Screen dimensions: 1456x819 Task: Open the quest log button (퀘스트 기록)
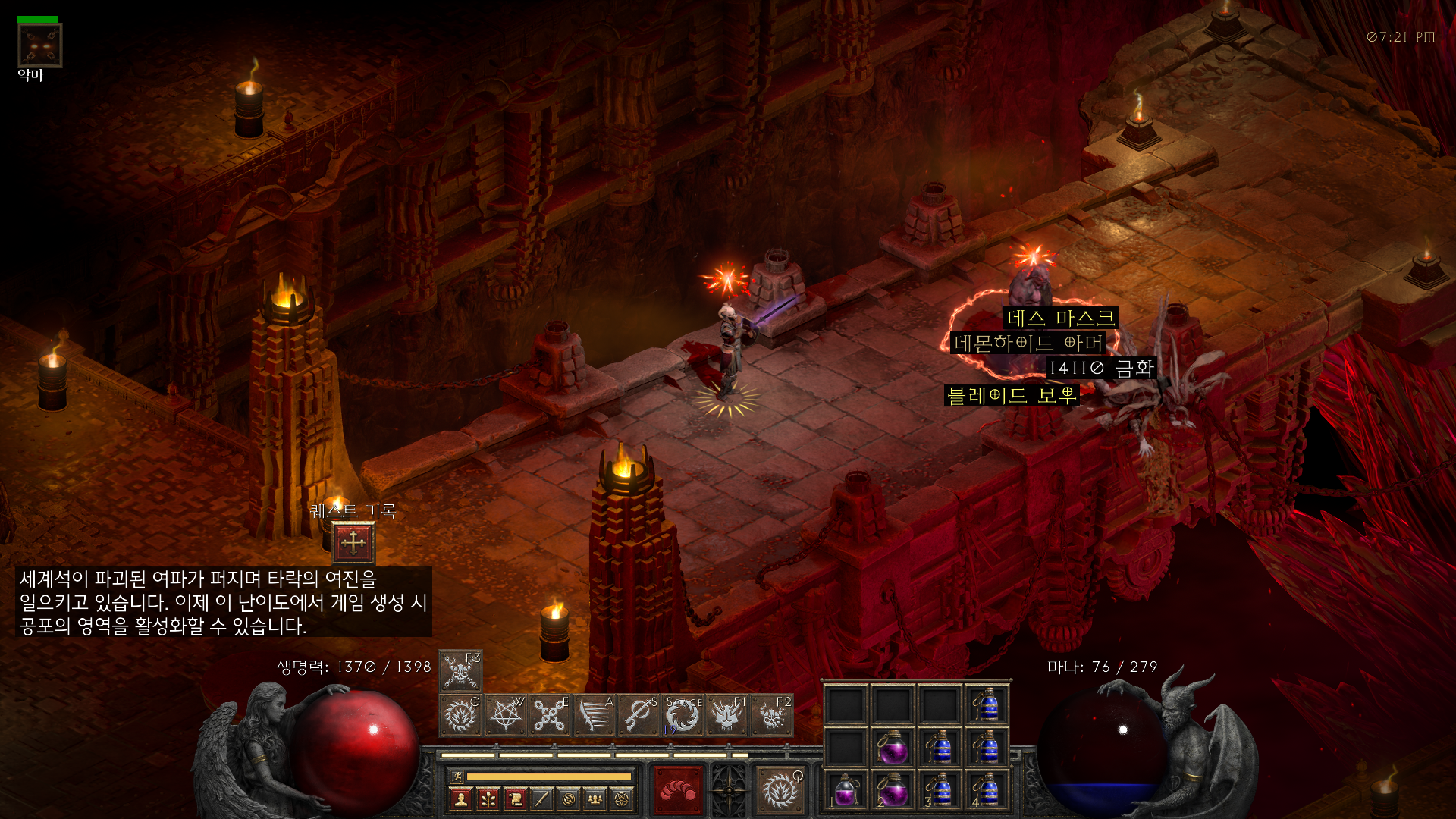[353, 542]
